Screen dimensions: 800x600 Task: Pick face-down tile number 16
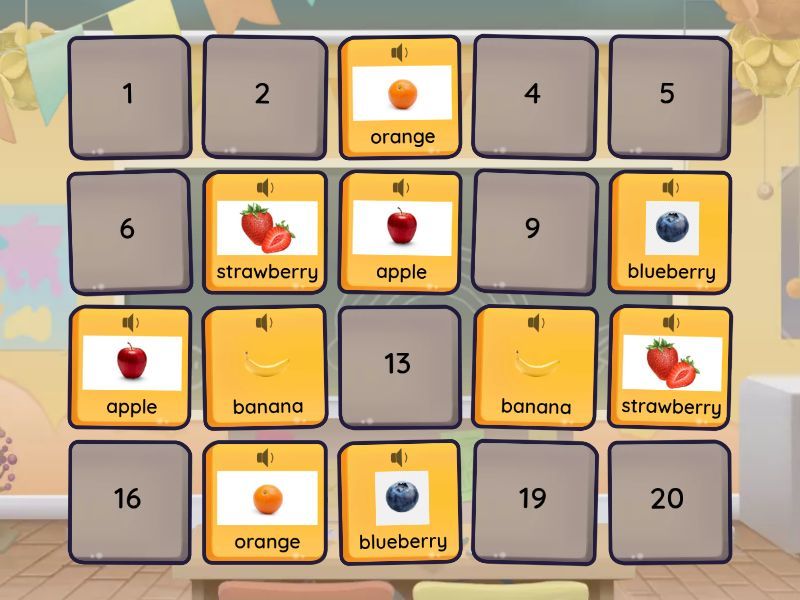point(128,500)
